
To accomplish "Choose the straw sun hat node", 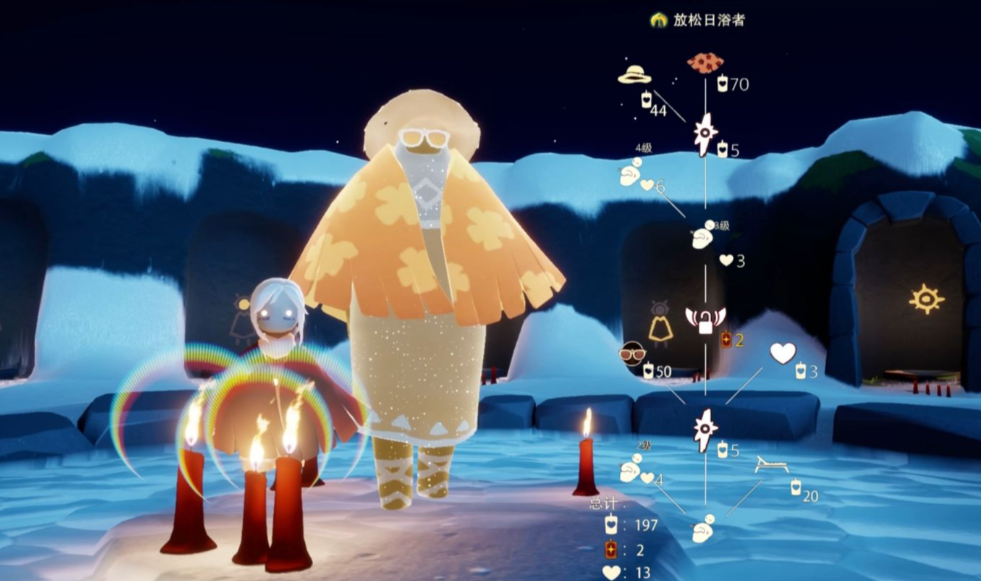I will [634, 75].
